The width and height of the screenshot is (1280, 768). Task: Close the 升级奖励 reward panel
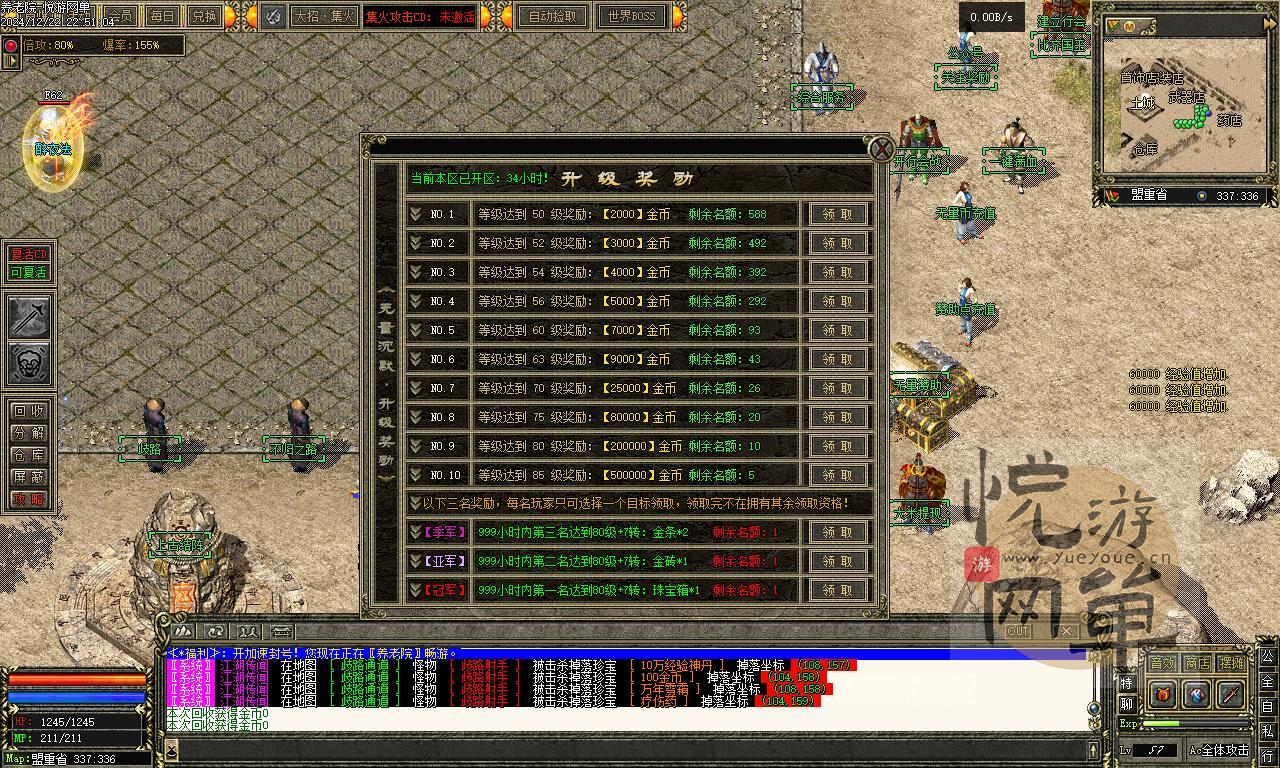(880, 149)
